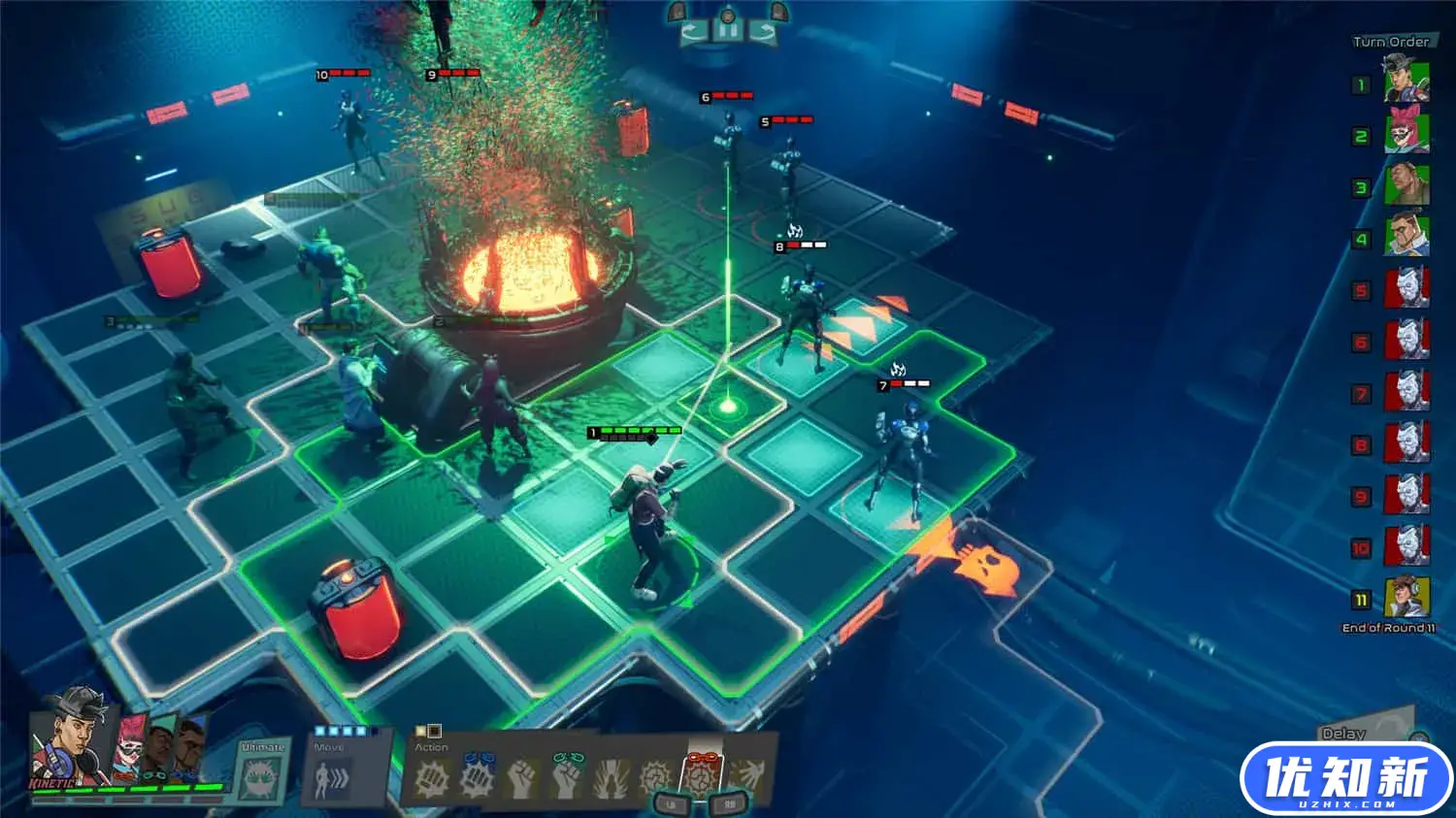This screenshot has height=818, width=1456.
Task: Use the fist ability with blue chain
Action: (478, 776)
